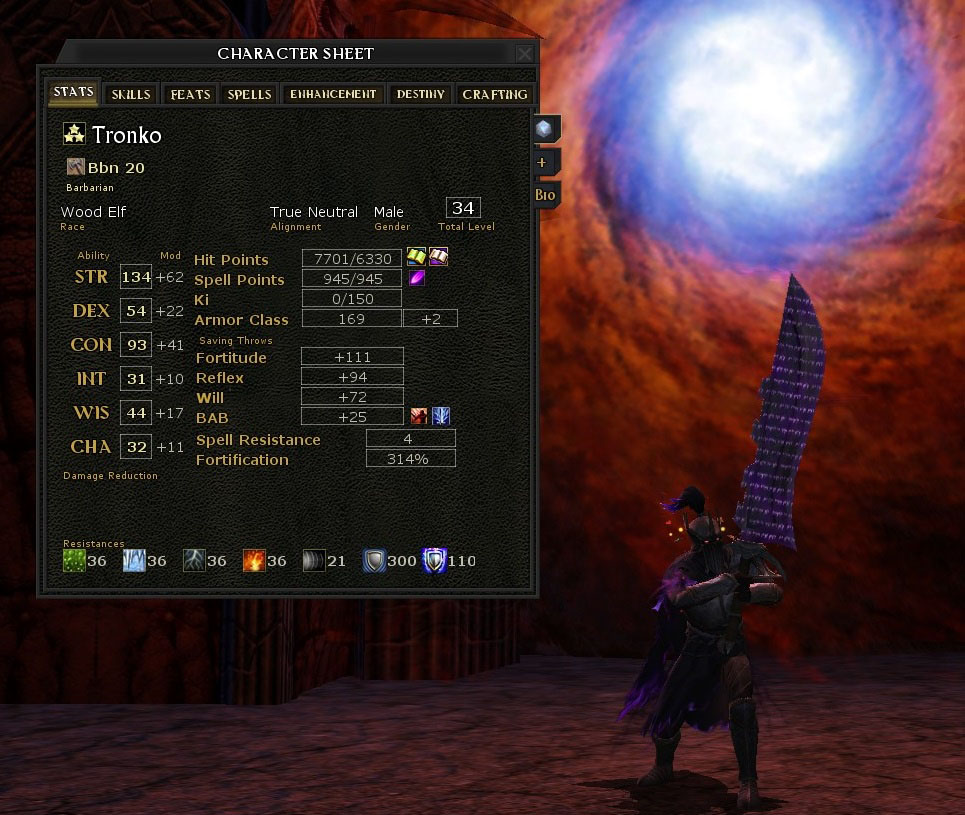
Task: Select the green acid resistance icon
Action: tap(74, 560)
